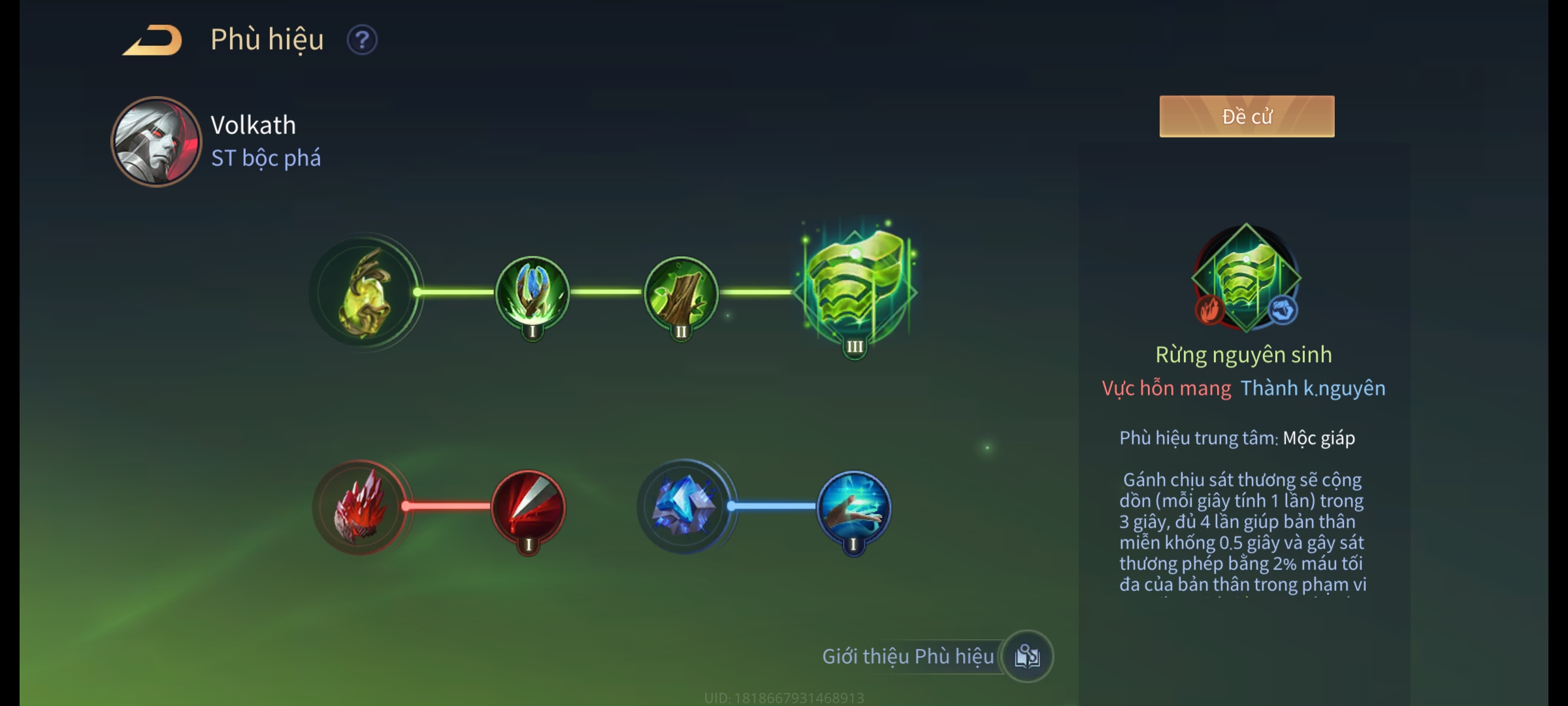
Task: Open Giới thiệu Phù hiệu introduction
Action: [x=1027, y=656]
